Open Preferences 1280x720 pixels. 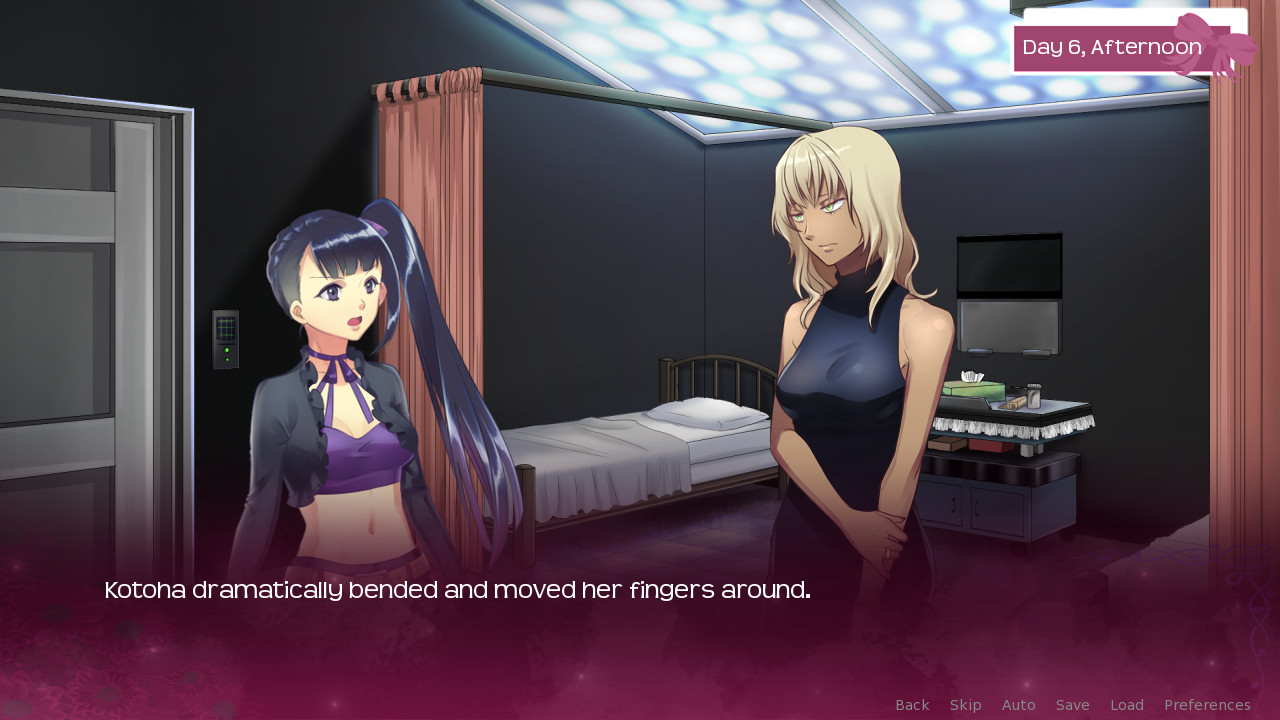1207,705
